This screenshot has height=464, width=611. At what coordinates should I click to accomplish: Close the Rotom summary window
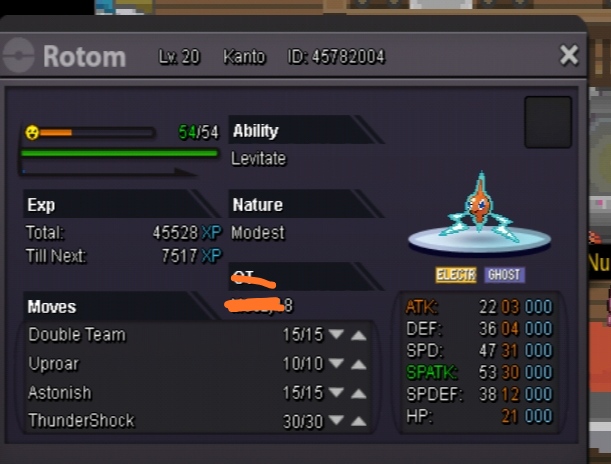(569, 55)
